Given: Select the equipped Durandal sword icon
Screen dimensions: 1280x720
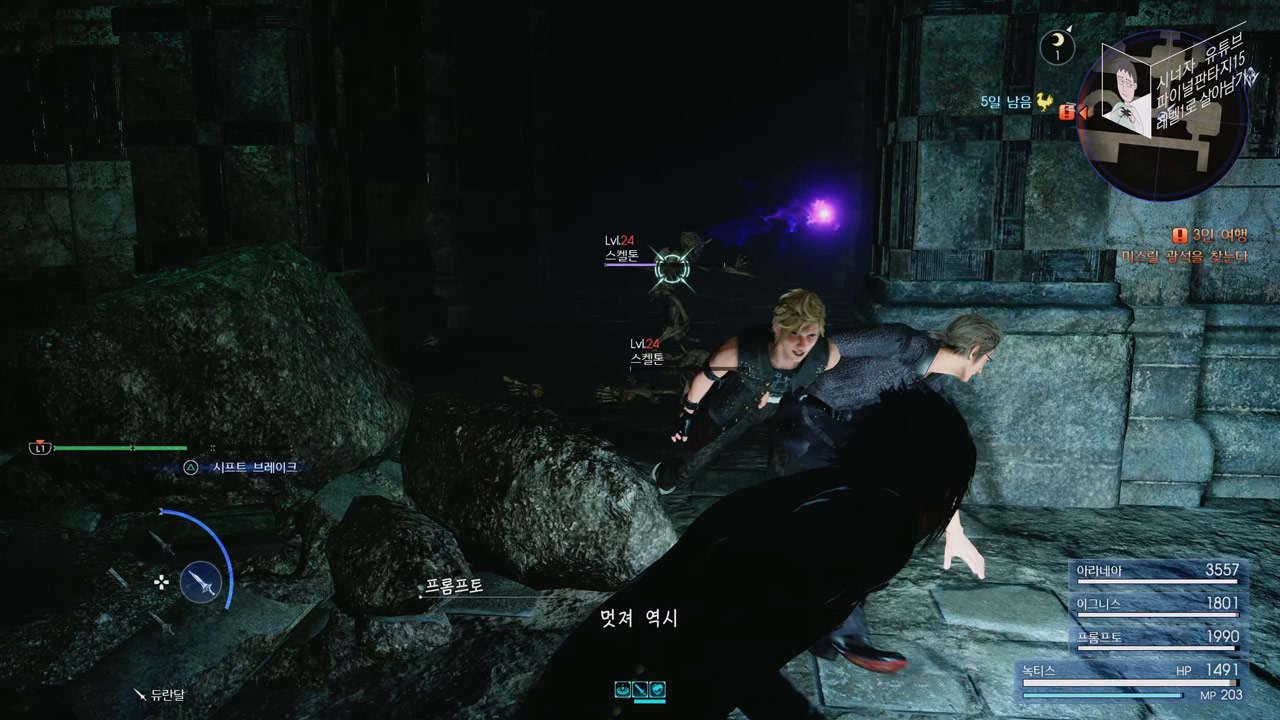Looking at the screenshot, I should 202,582.
